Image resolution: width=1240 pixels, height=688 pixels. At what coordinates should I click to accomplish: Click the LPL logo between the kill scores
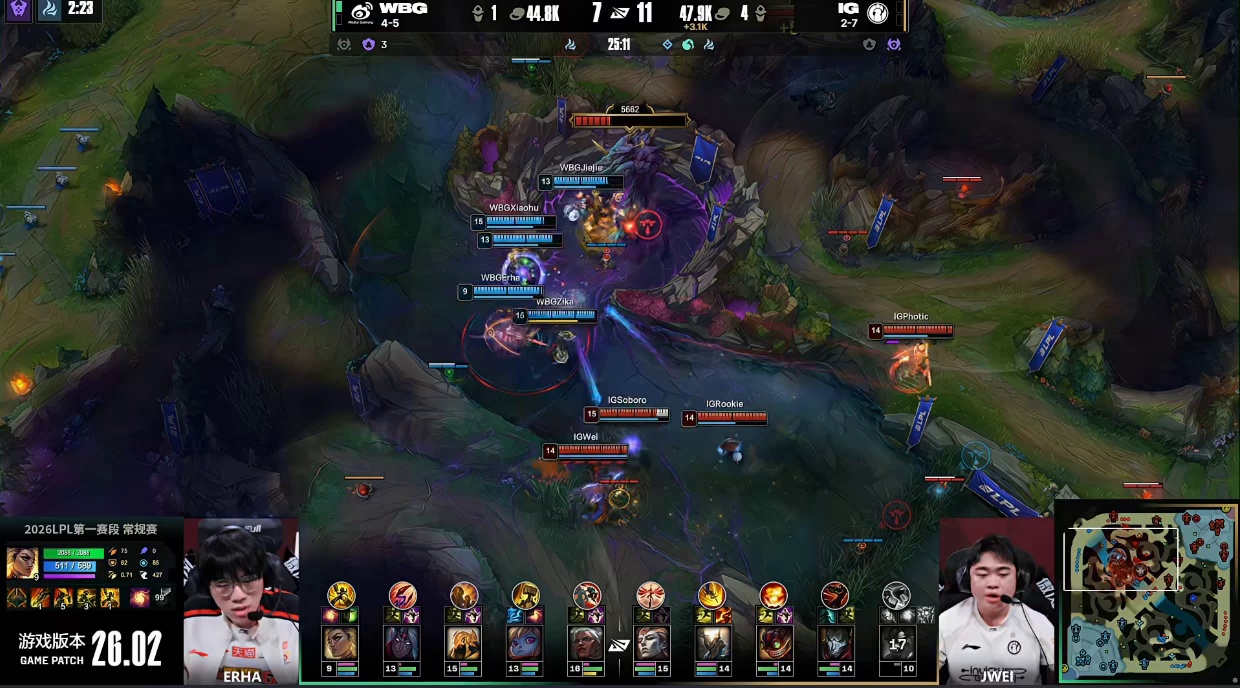pyautogui.click(x=620, y=13)
